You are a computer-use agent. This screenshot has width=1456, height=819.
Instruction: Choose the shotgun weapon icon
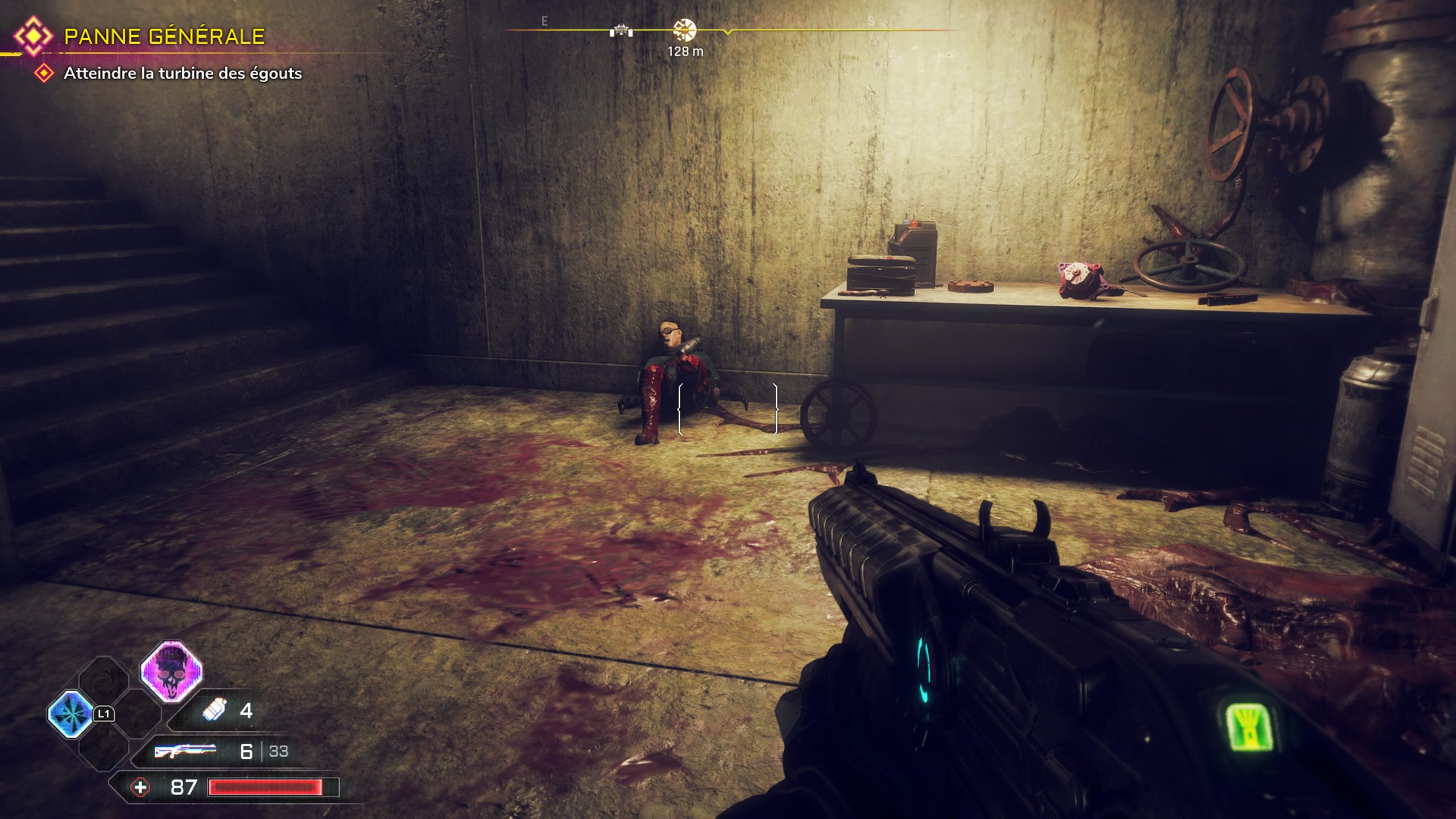click(x=185, y=751)
